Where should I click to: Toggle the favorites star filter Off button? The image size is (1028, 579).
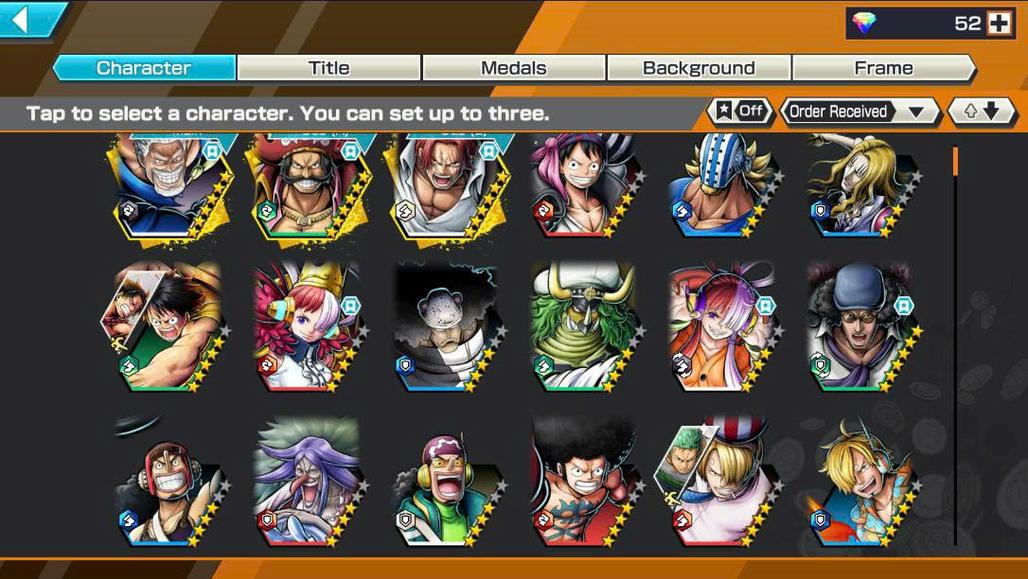(740, 111)
